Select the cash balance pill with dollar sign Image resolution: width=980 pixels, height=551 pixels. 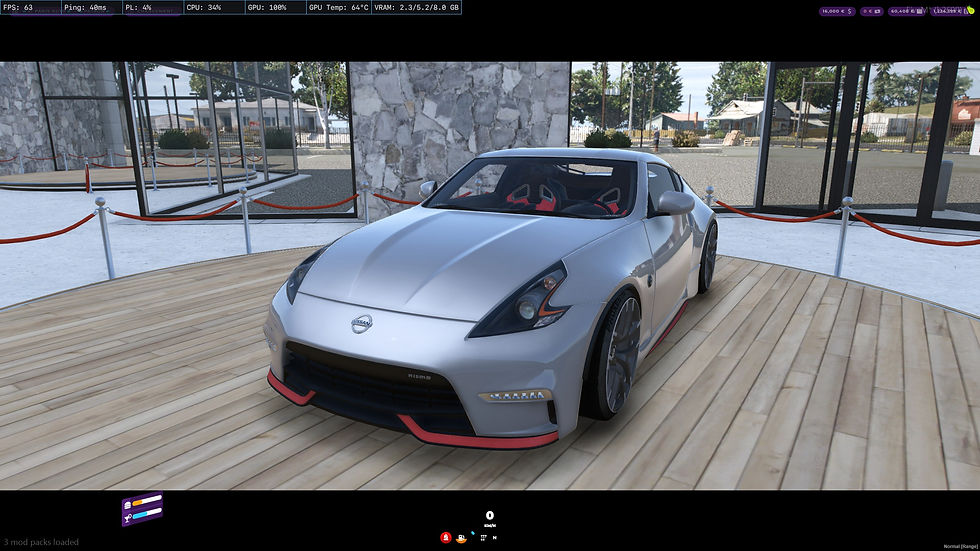click(836, 11)
